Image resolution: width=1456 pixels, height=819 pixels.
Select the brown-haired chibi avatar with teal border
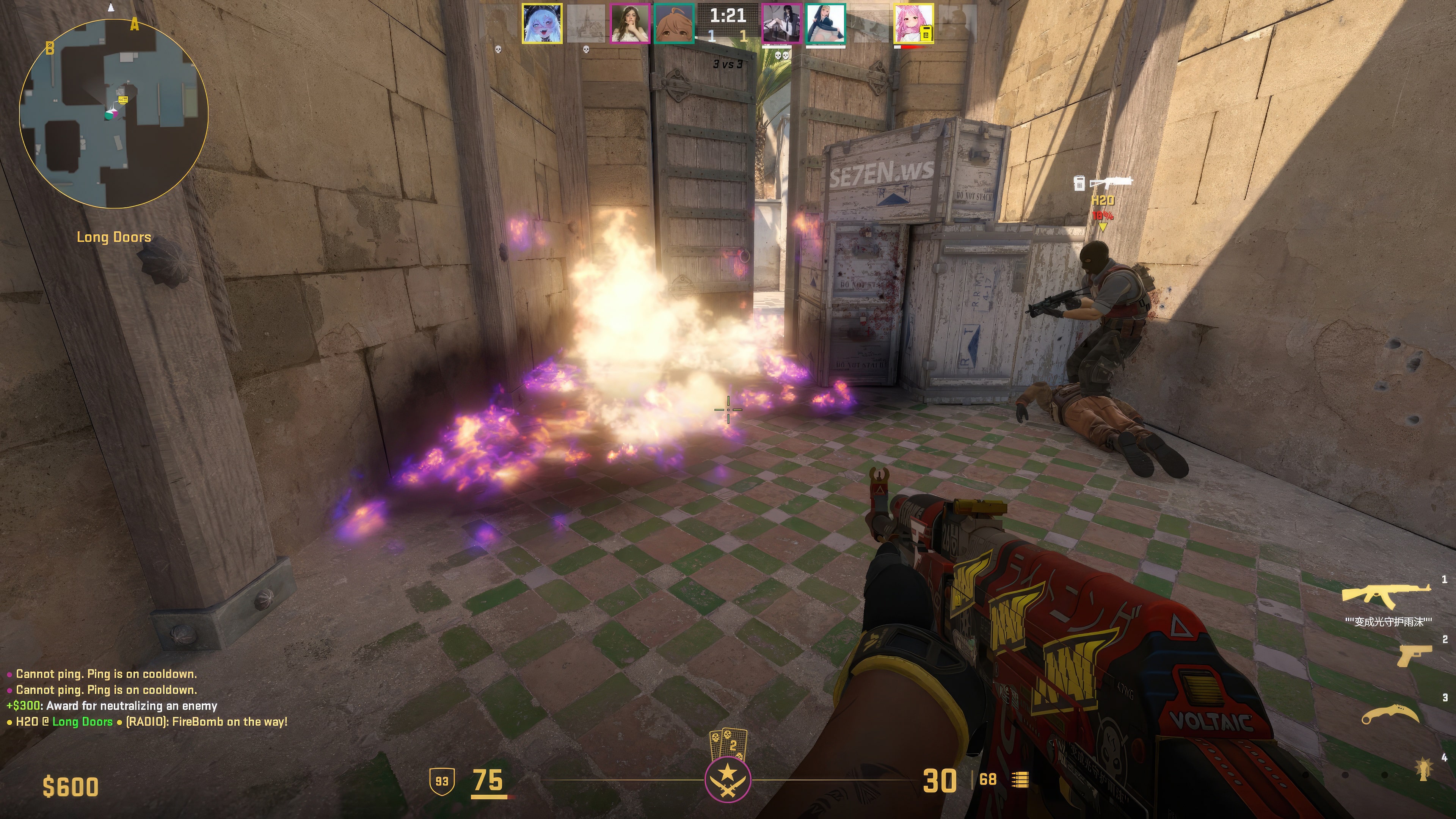coord(674,23)
